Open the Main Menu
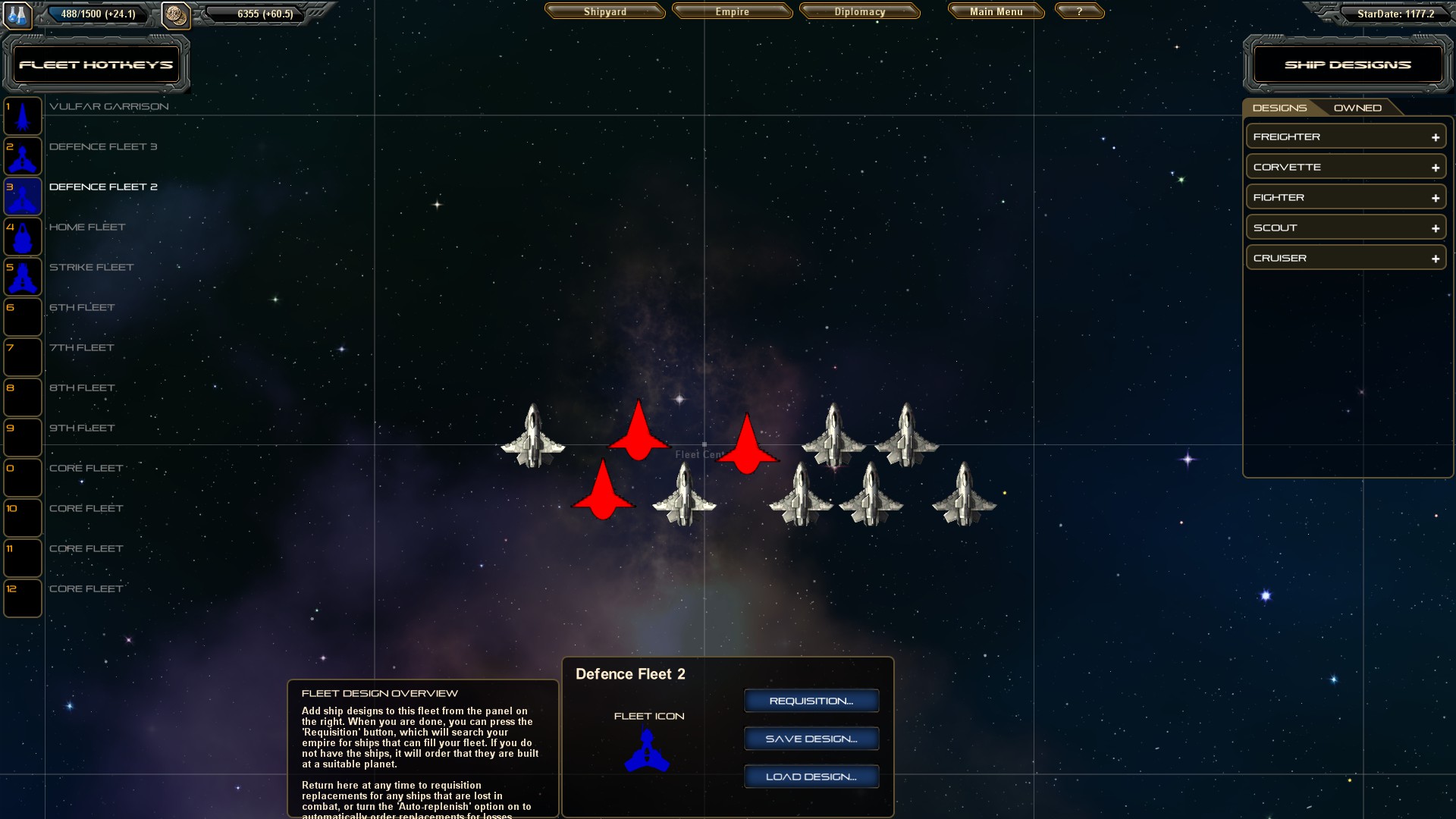Screen dimensions: 1456x819 point(996,12)
